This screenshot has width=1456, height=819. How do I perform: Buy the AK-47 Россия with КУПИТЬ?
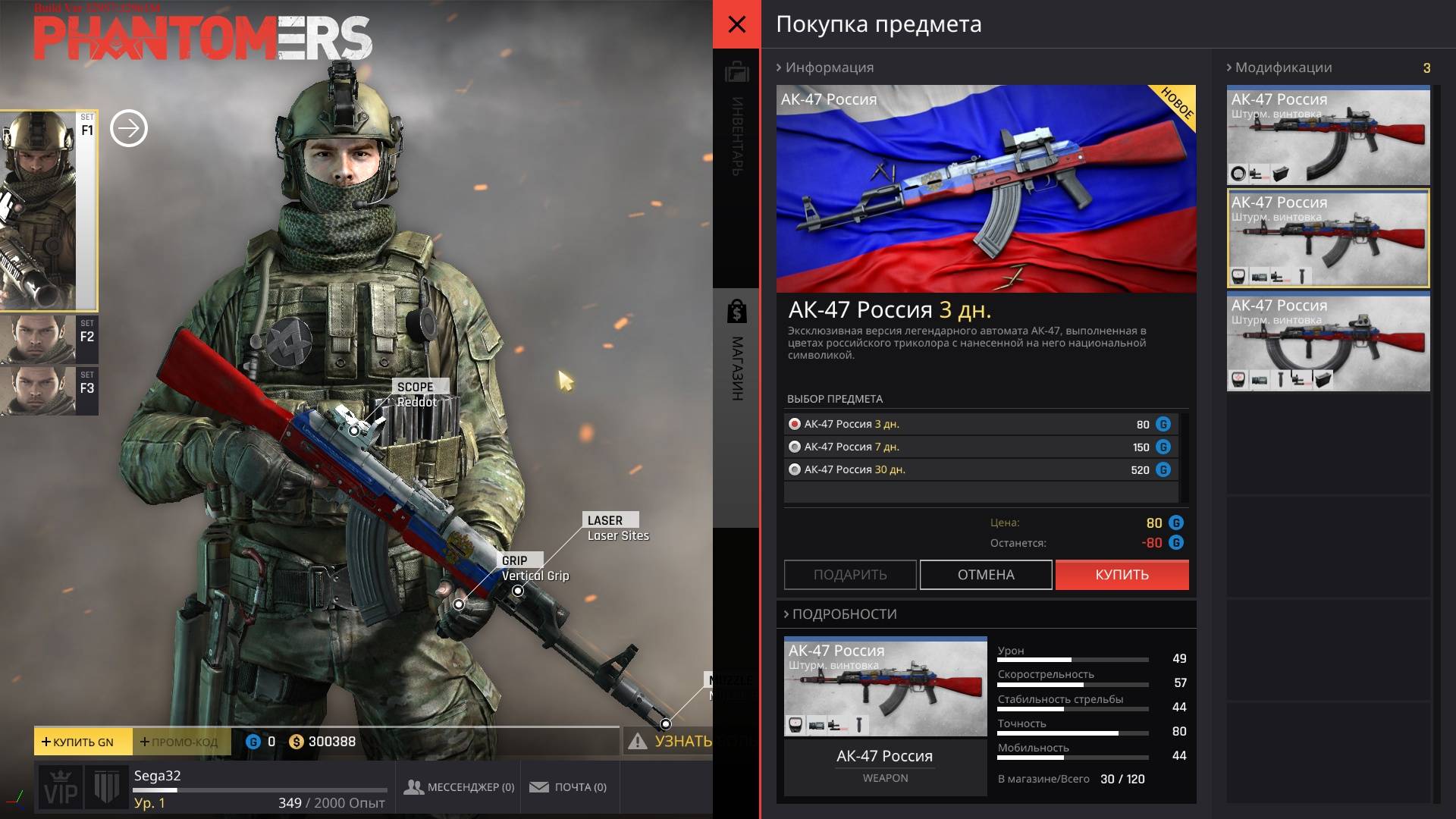[1122, 575]
